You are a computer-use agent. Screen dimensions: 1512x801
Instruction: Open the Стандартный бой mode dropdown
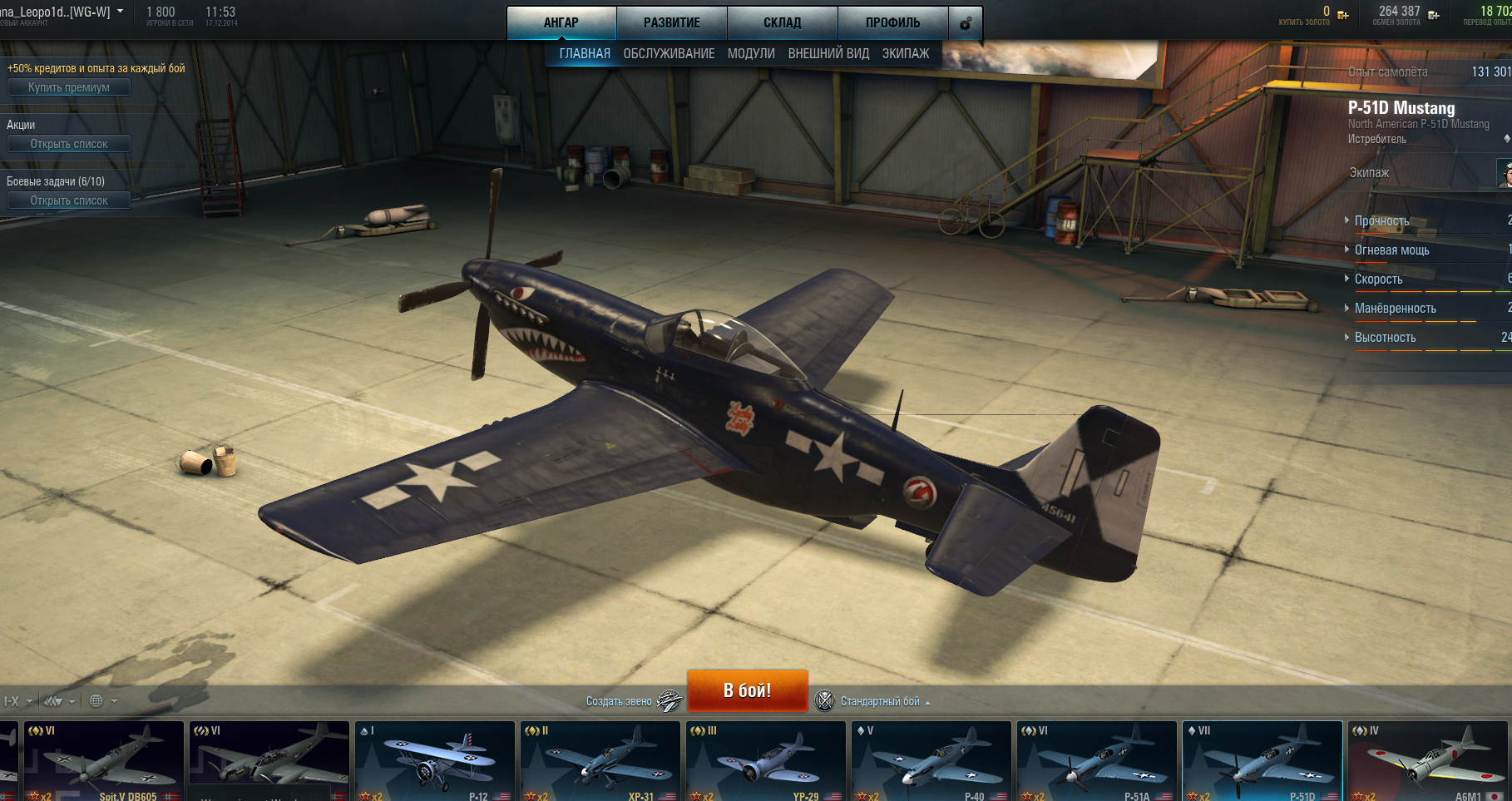click(882, 701)
